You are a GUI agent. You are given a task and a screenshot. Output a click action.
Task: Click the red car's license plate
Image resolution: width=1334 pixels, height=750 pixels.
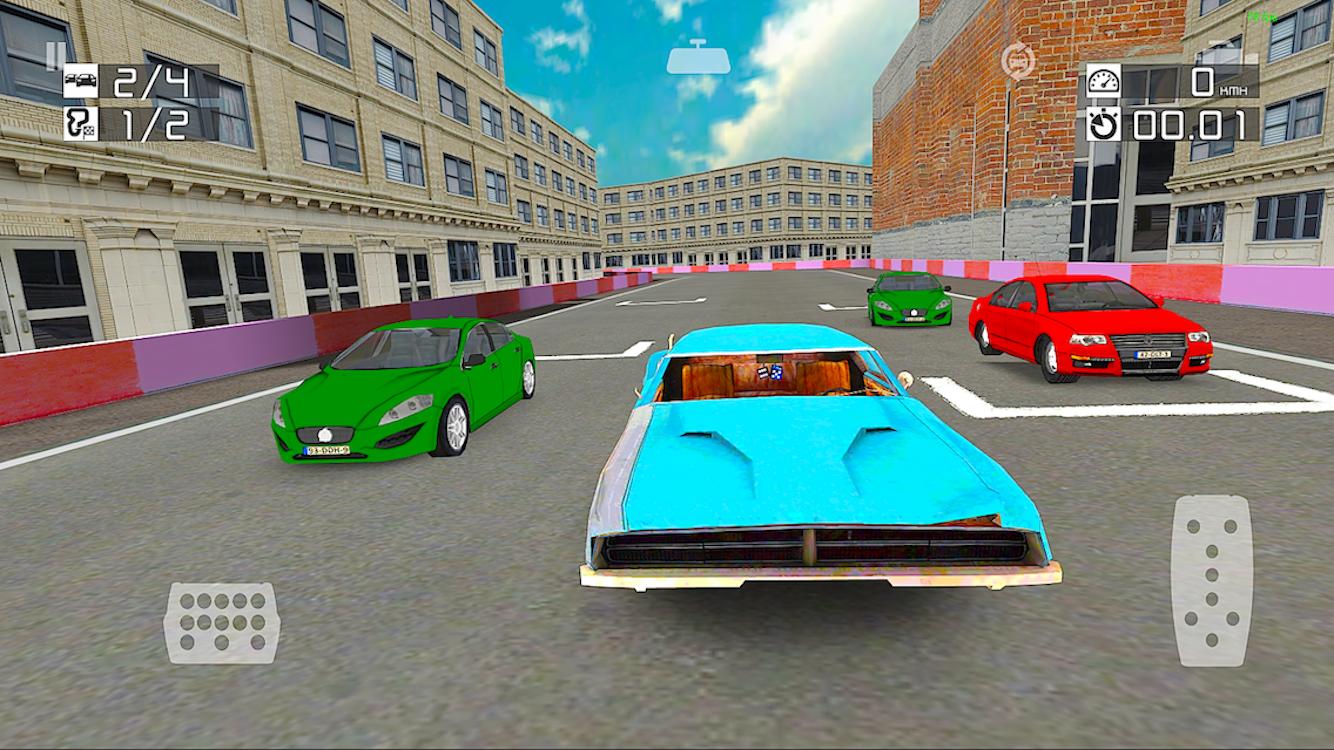pos(1153,352)
